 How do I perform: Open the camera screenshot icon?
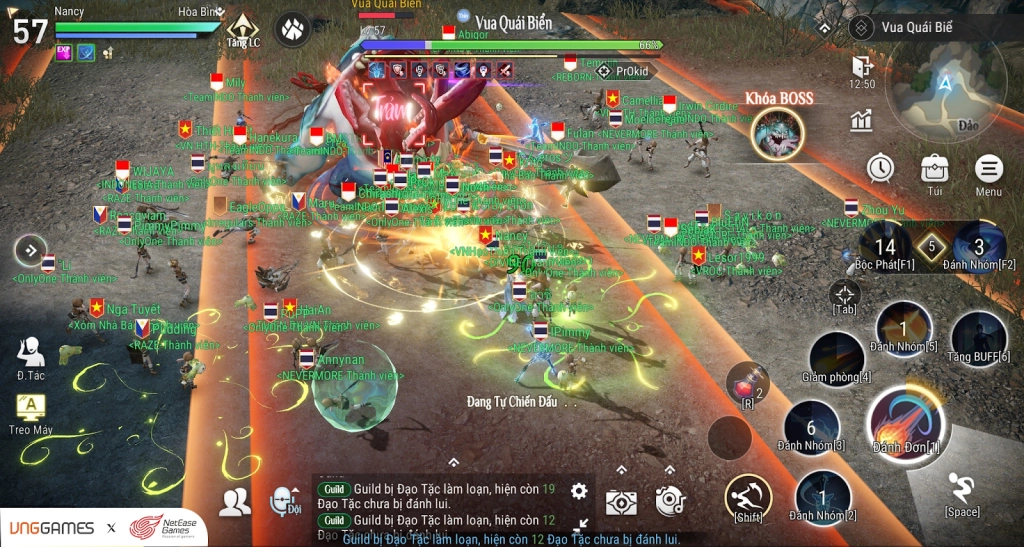[621, 503]
